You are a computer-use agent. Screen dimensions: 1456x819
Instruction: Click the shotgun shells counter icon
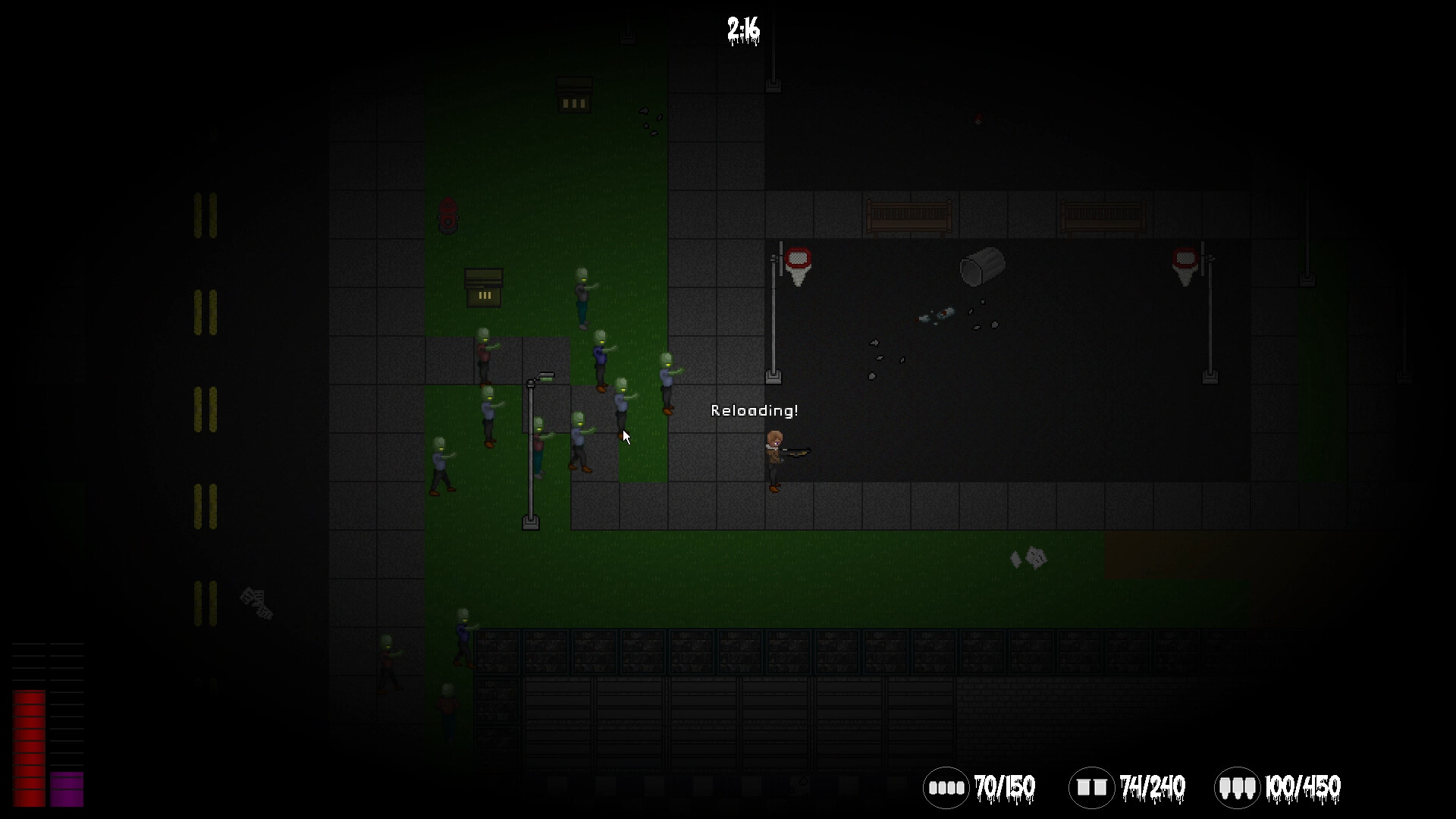point(1092,787)
